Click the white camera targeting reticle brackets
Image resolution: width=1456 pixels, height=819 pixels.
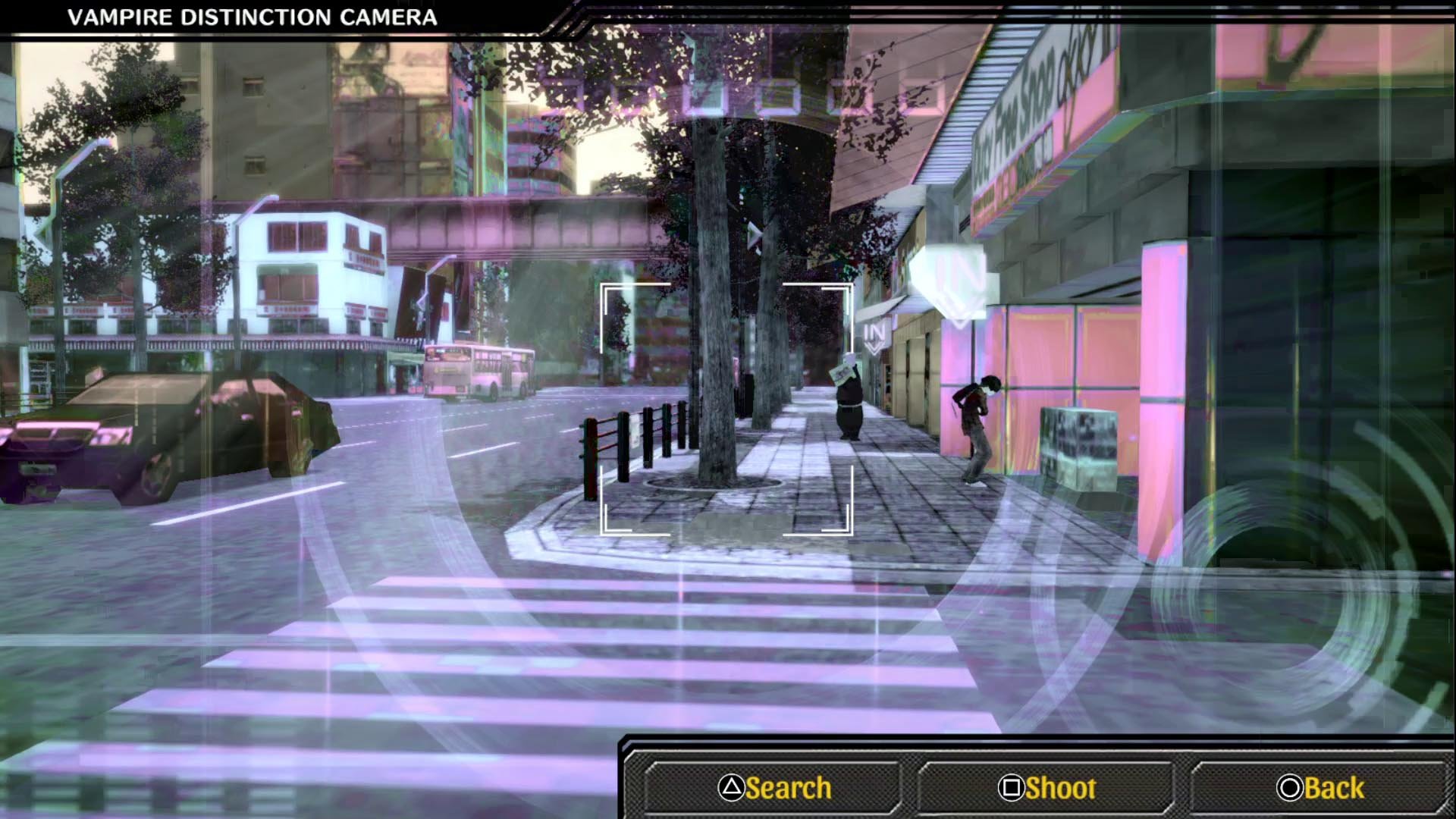(726, 409)
